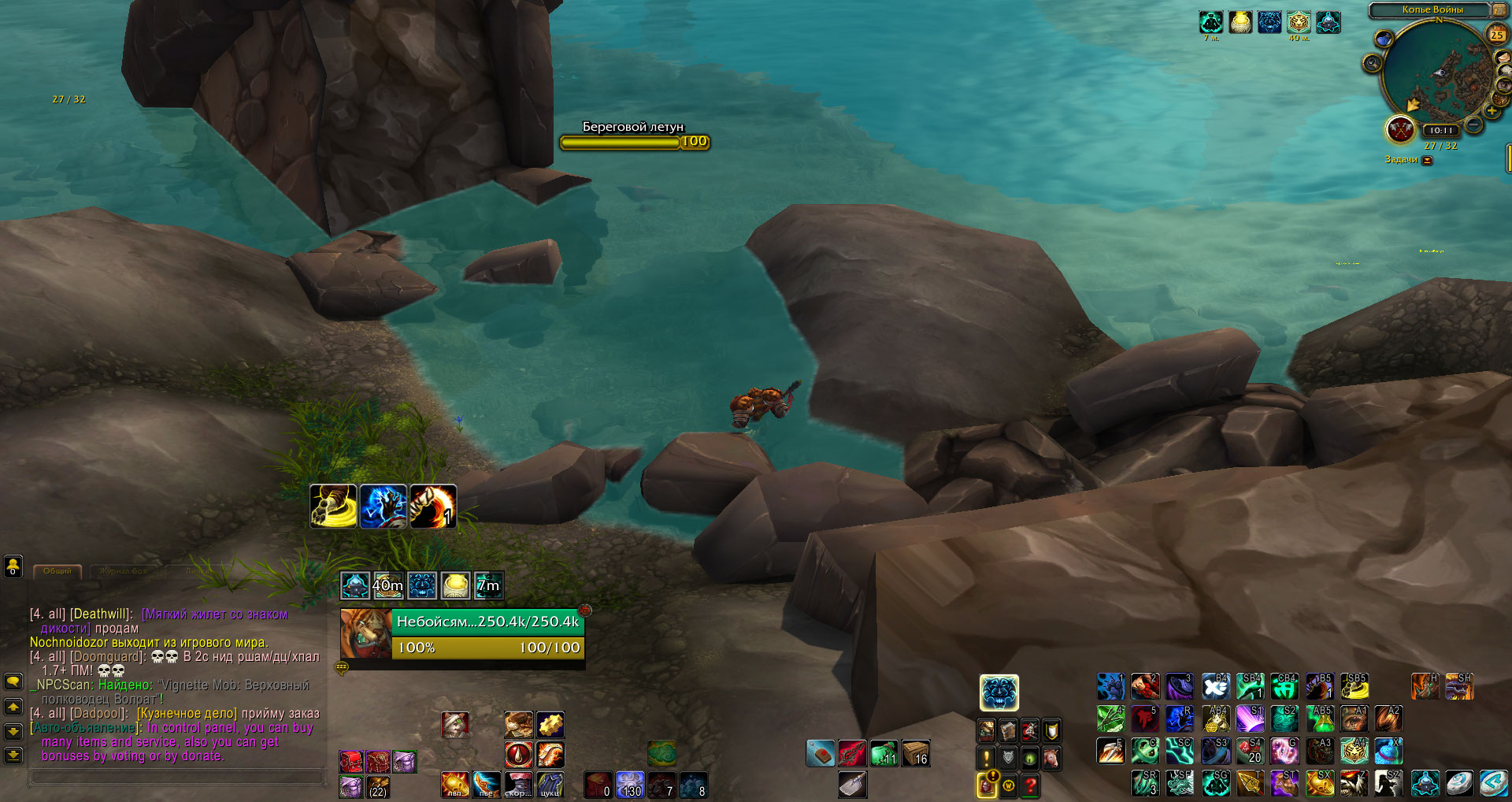Open the red question mark help button
The width and height of the screenshot is (1512, 802).
point(1029,785)
